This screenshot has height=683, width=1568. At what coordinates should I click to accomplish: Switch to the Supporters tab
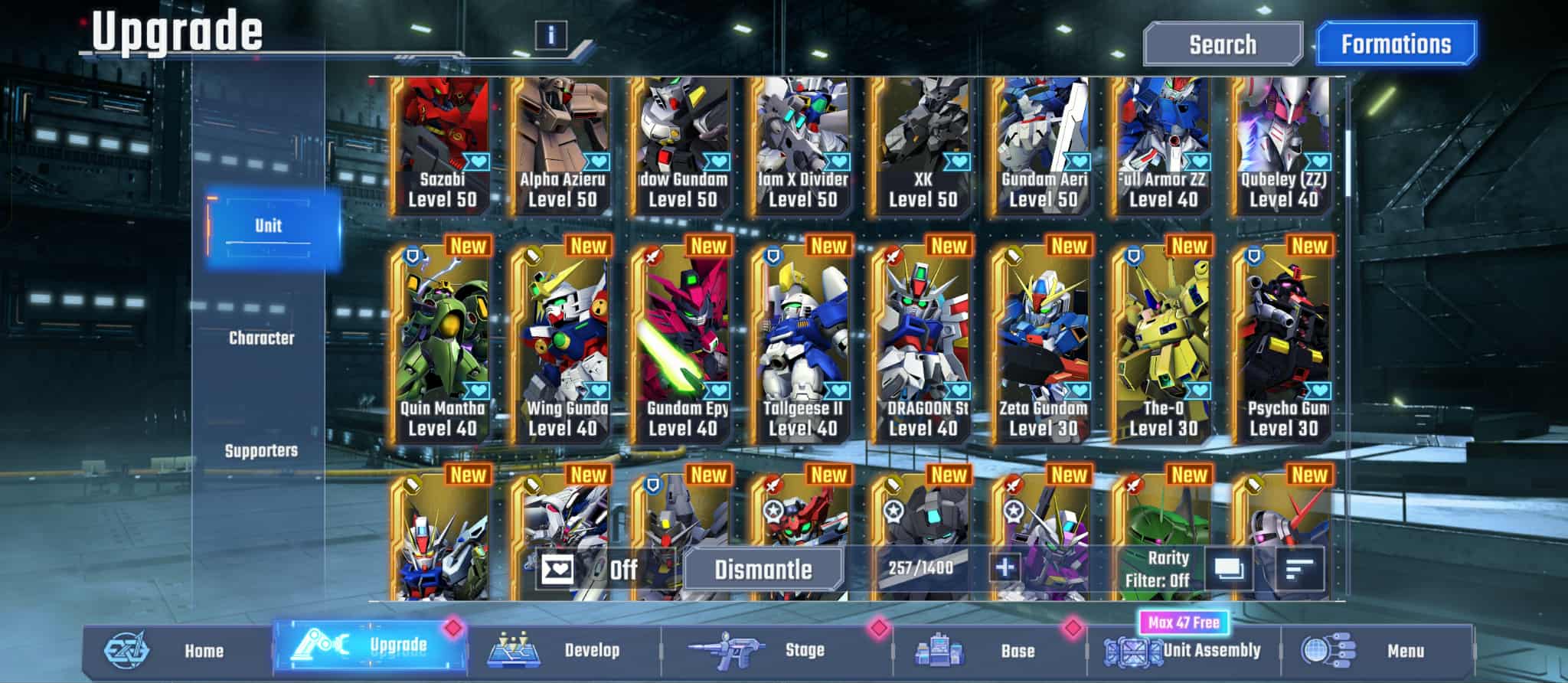point(261,450)
